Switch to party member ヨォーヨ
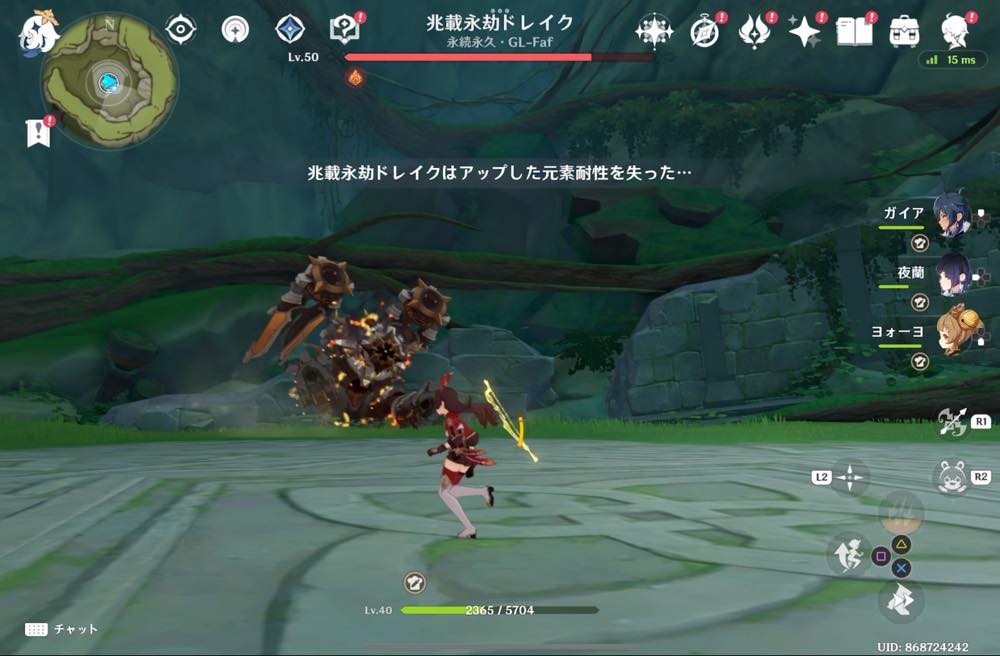Screen dimensions: 1000x656 point(951,330)
